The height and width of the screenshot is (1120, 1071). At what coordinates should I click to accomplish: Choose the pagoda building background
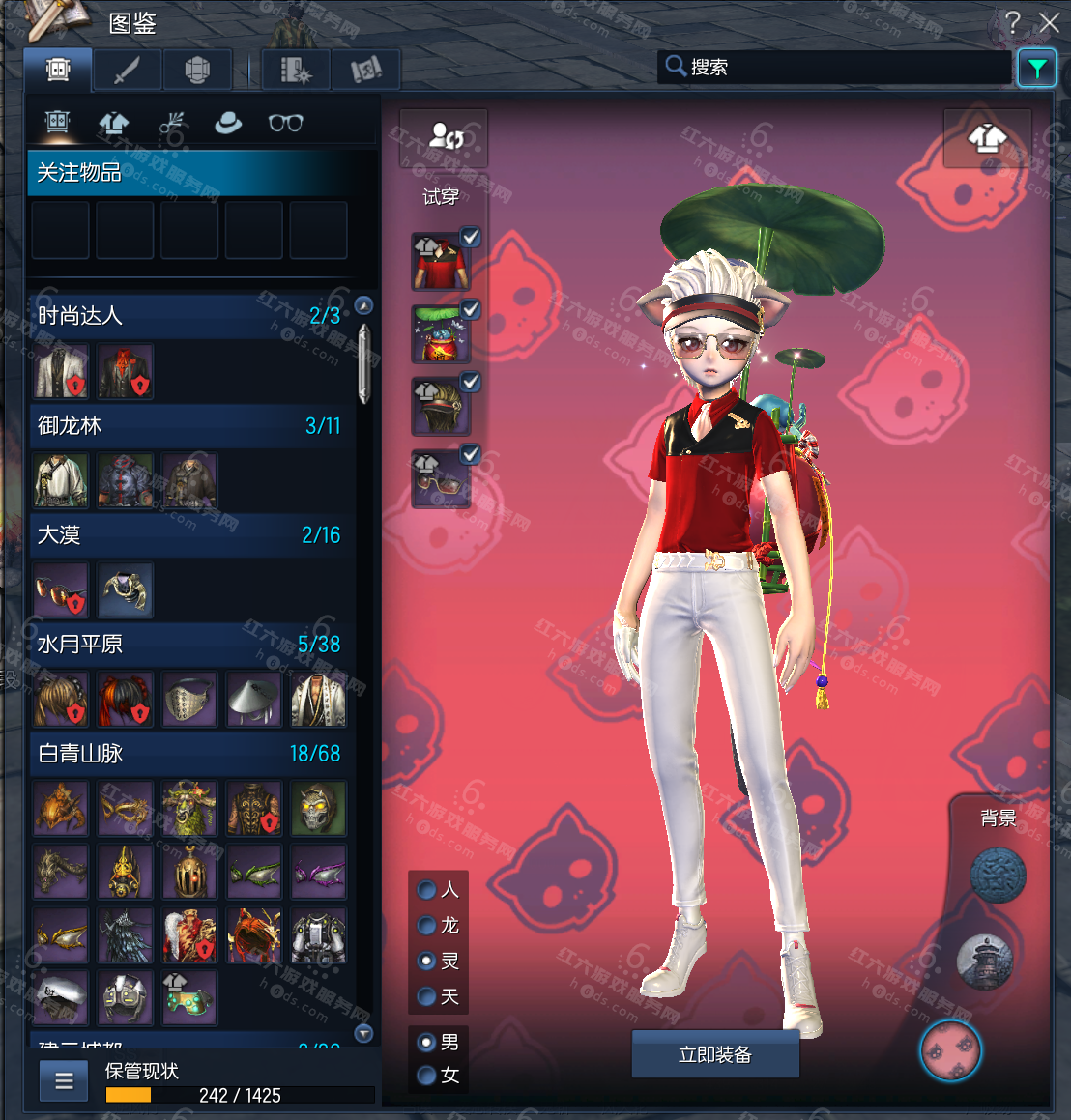tap(984, 962)
